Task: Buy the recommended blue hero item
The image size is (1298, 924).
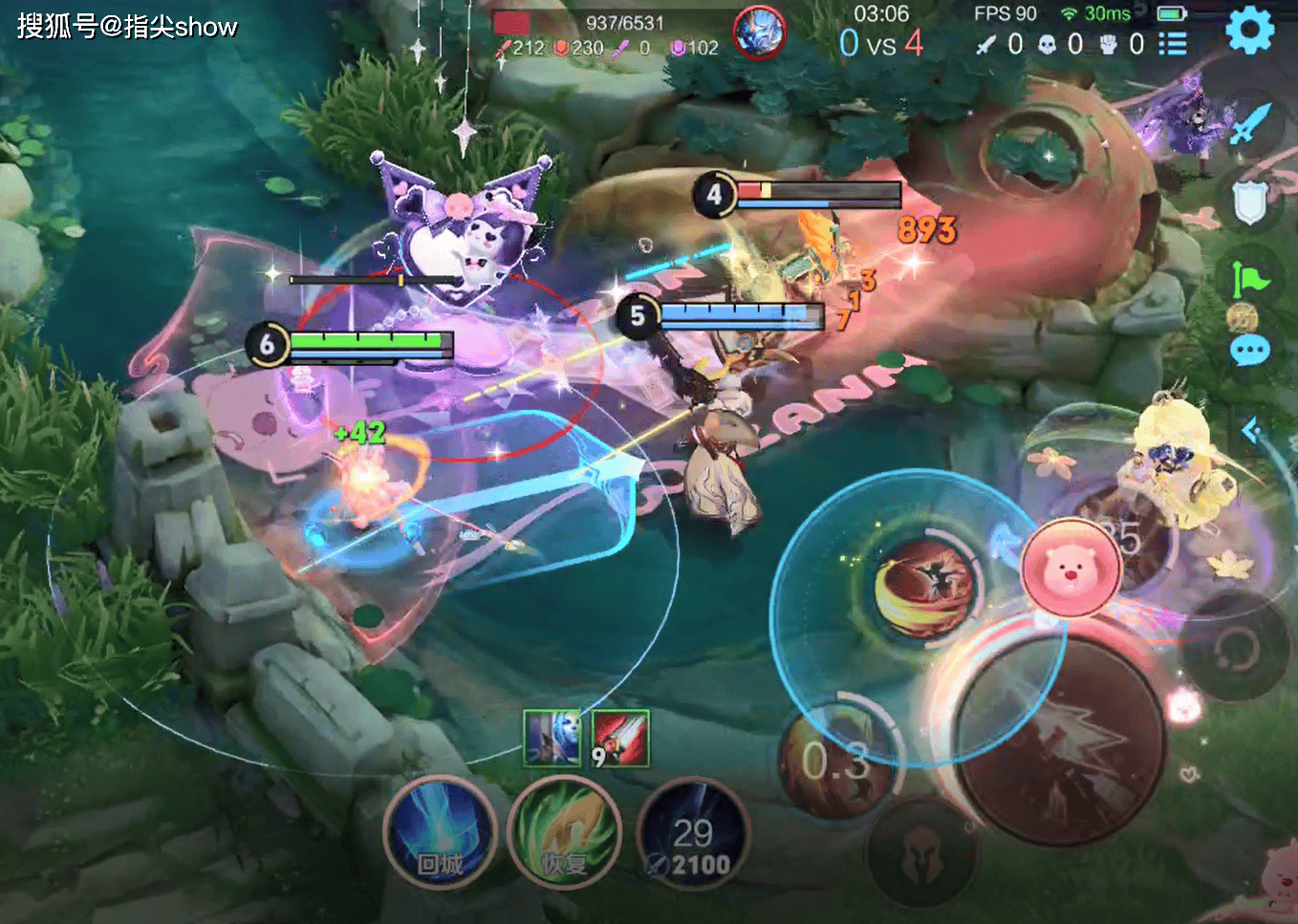Action: (x=552, y=739)
